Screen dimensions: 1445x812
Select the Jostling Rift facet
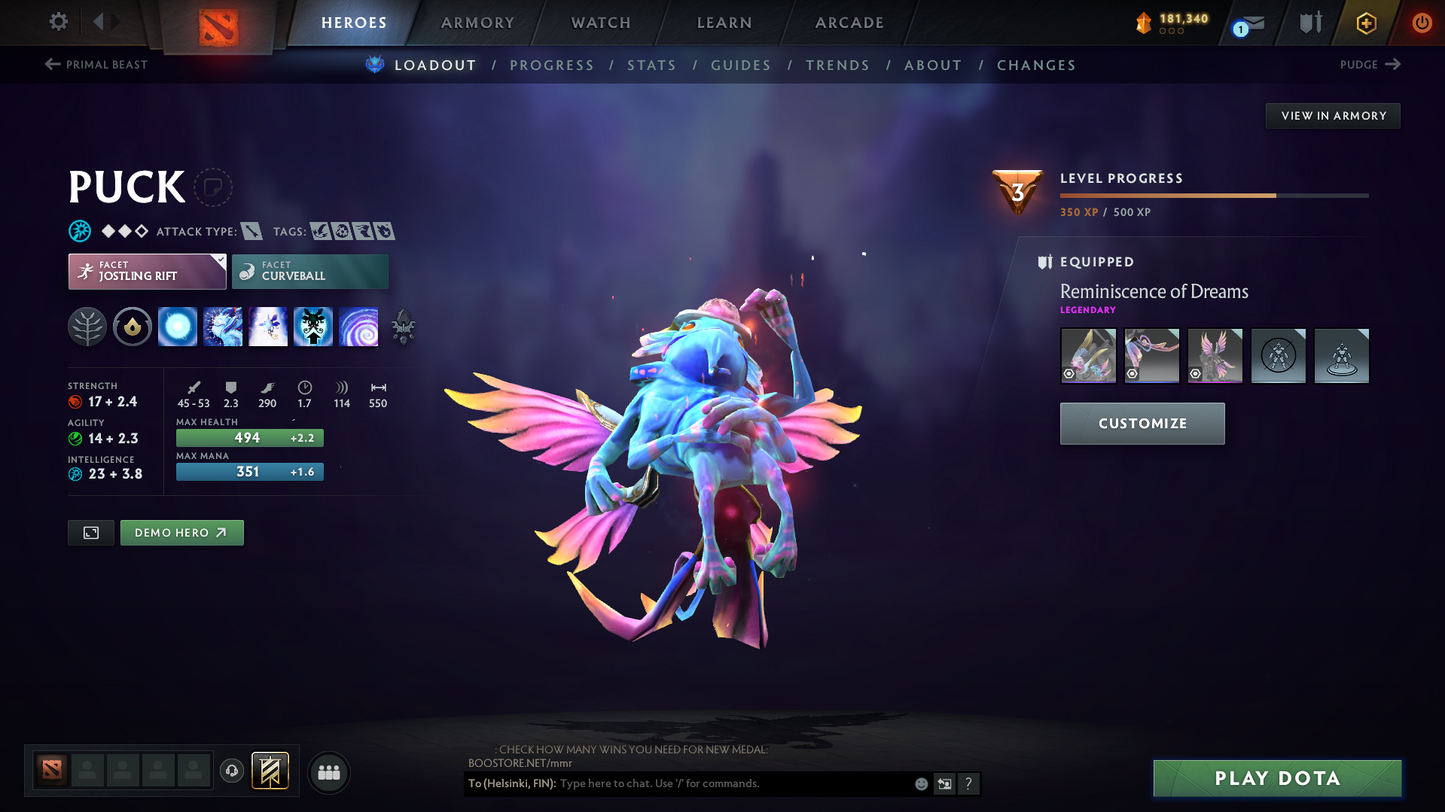point(147,271)
